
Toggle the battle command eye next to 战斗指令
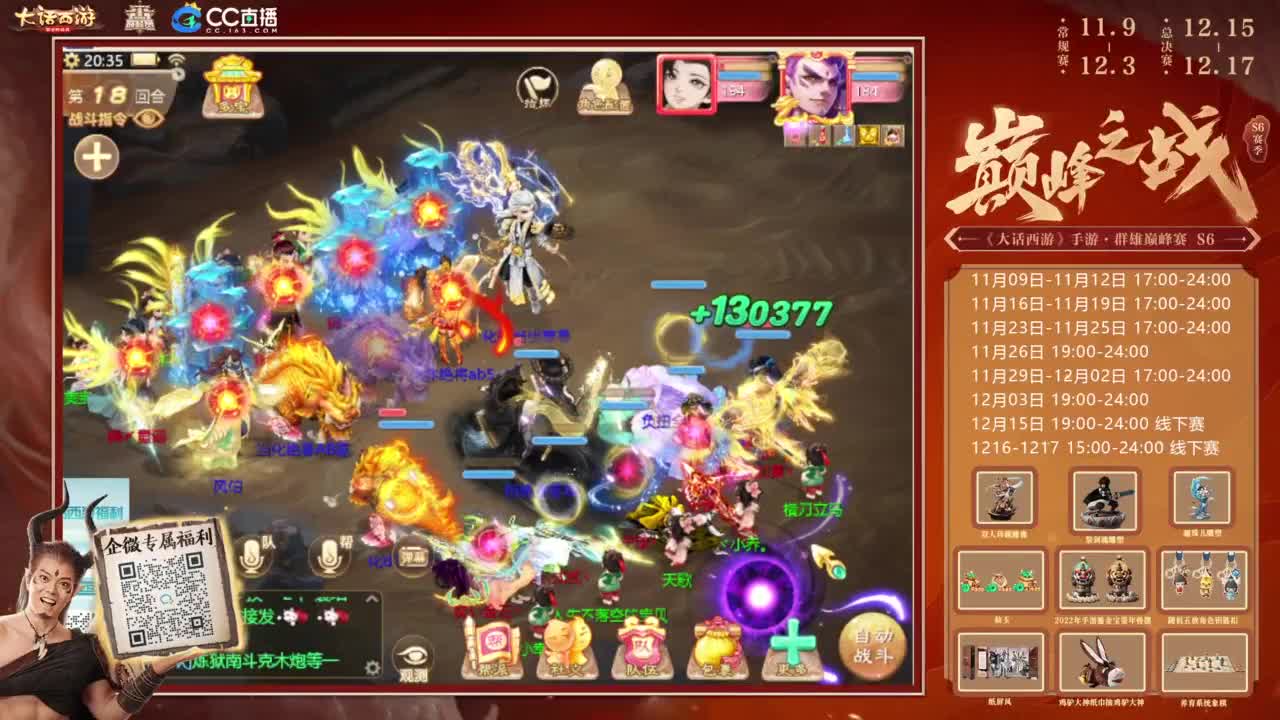[x=148, y=118]
